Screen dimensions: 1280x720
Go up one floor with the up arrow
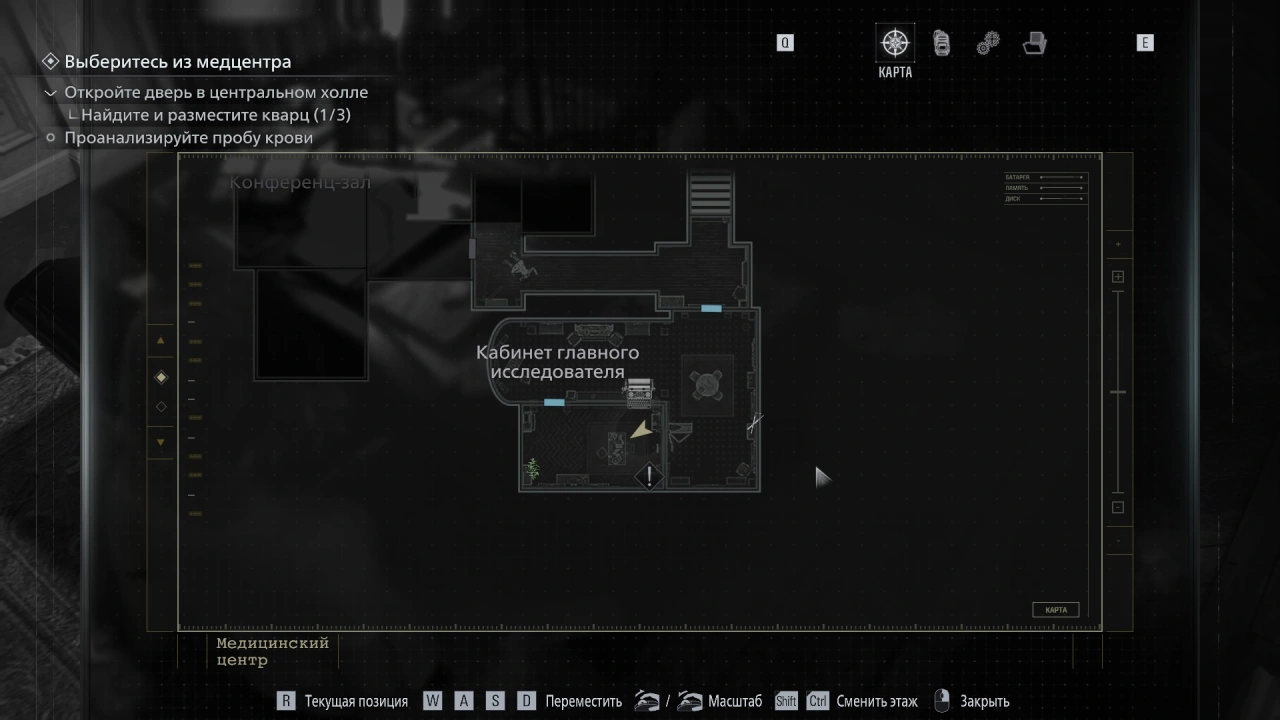tap(161, 341)
